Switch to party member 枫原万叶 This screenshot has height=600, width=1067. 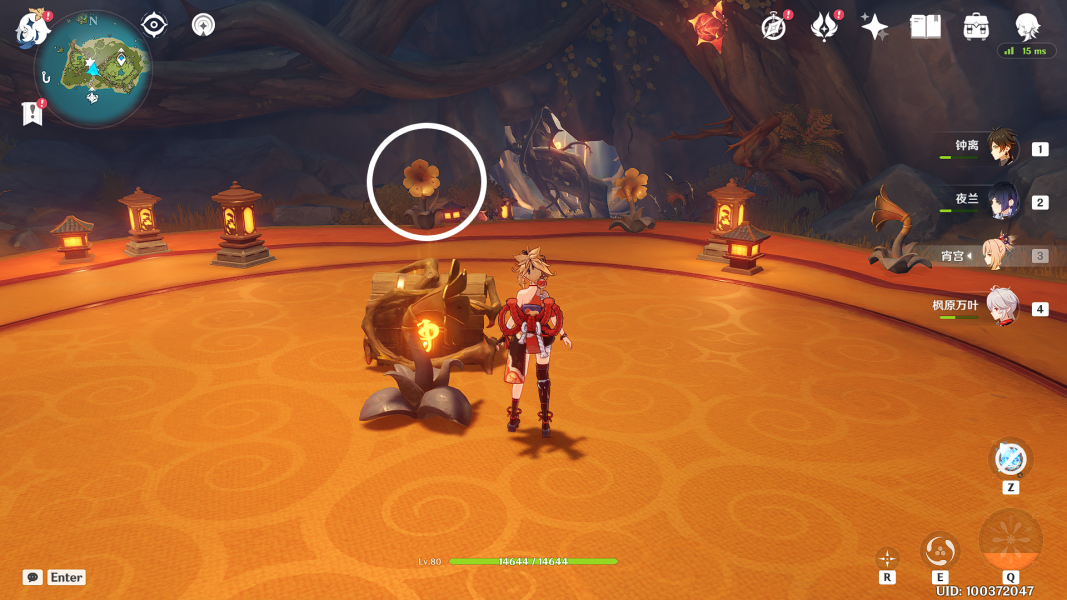(x=1001, y=307)
